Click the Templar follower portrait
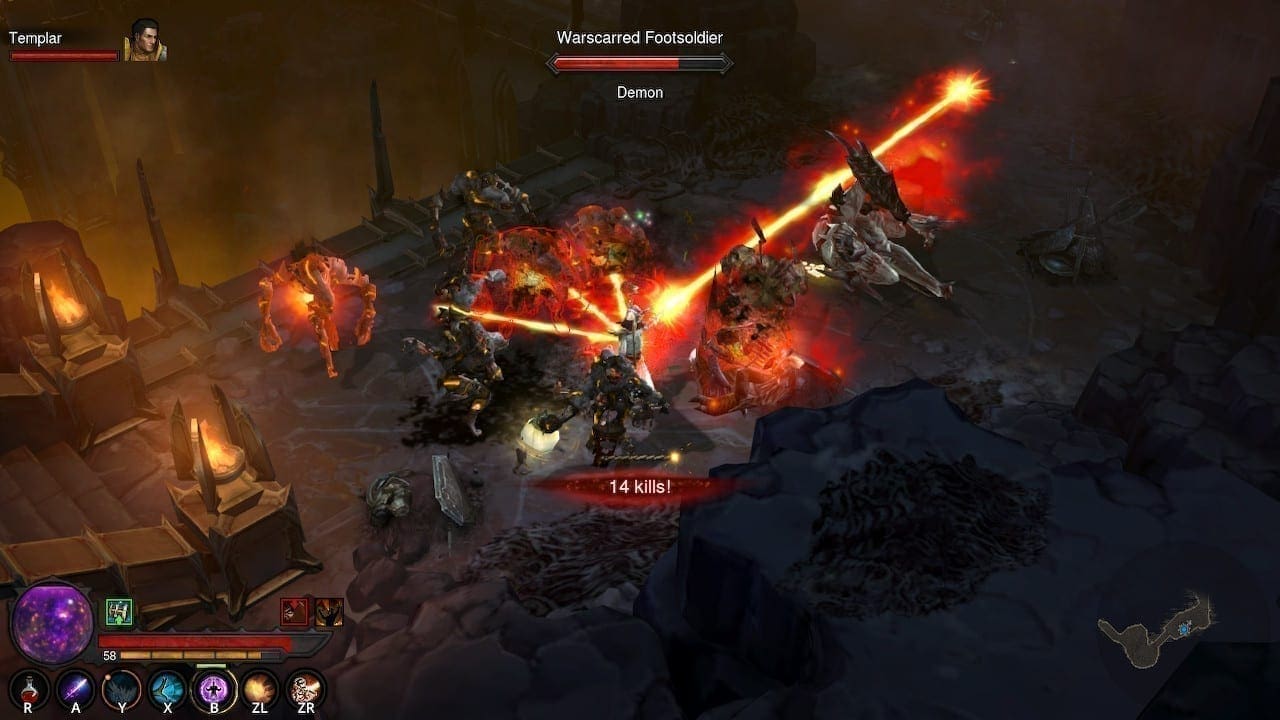The image size is (1280, 720). tap(144, 41)
